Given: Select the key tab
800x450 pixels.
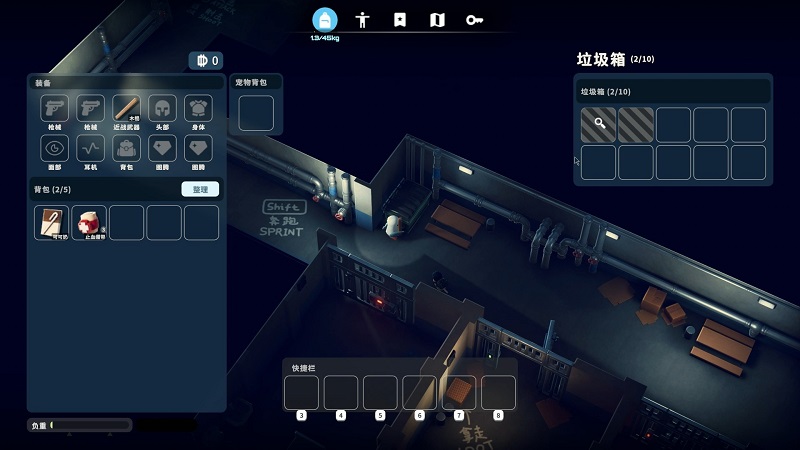Looking at the screenshot, I should point(474,19).
